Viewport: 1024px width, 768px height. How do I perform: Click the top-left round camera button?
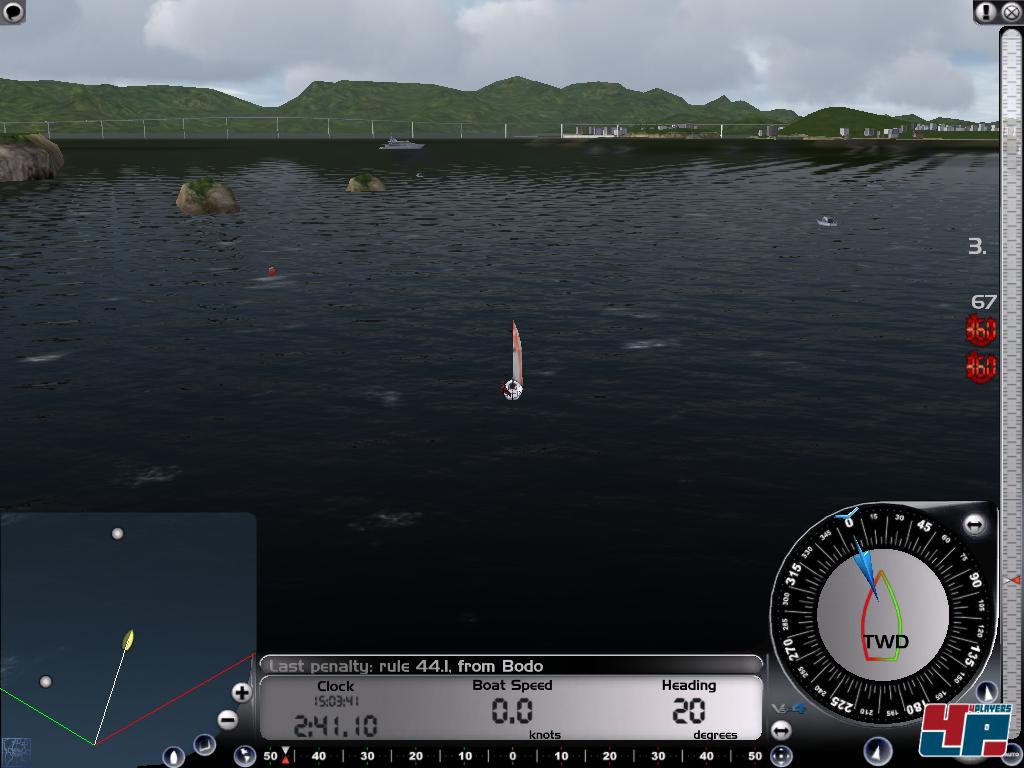13,11
